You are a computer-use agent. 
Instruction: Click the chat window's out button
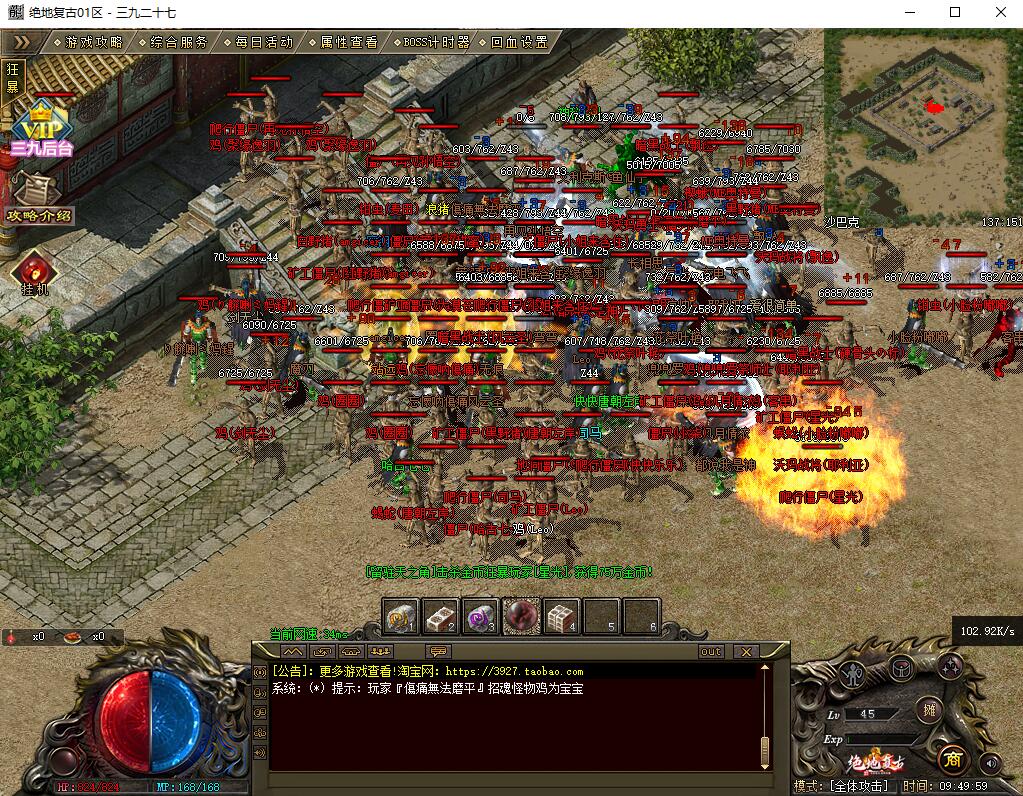pos(711,652)
